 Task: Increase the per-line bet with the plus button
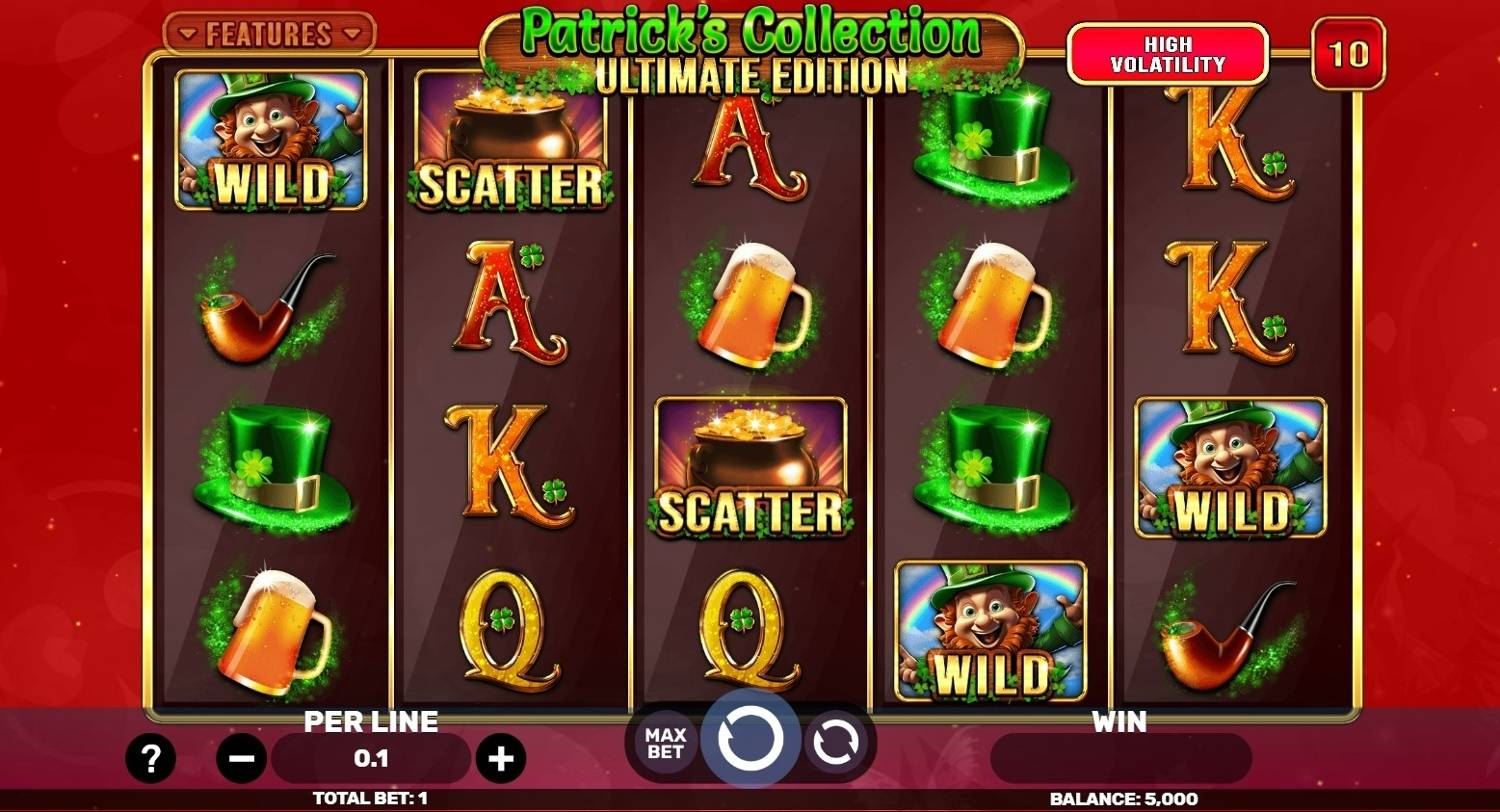pyautogui.click(x=501, y=758)
